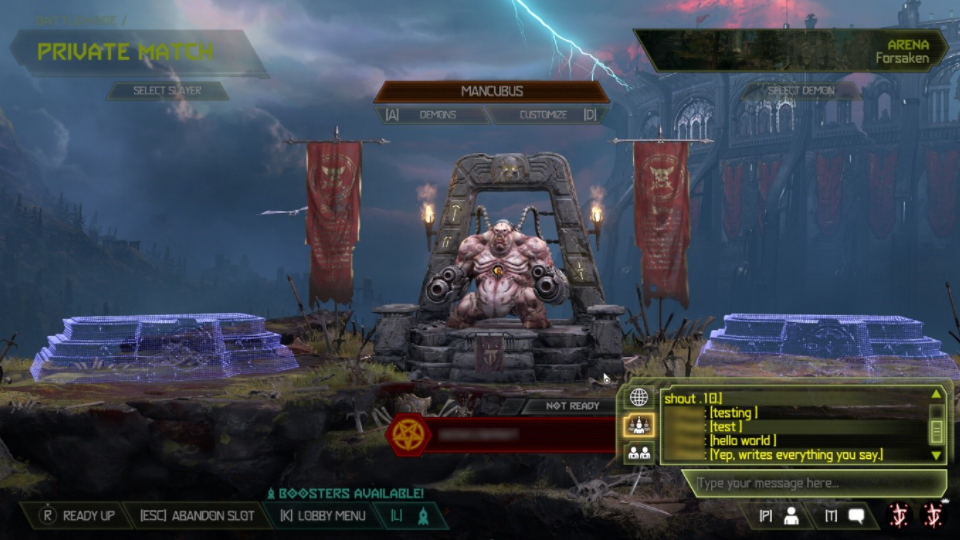Open the player list person icon
960x540 pixels.
(x=791, y=516)
